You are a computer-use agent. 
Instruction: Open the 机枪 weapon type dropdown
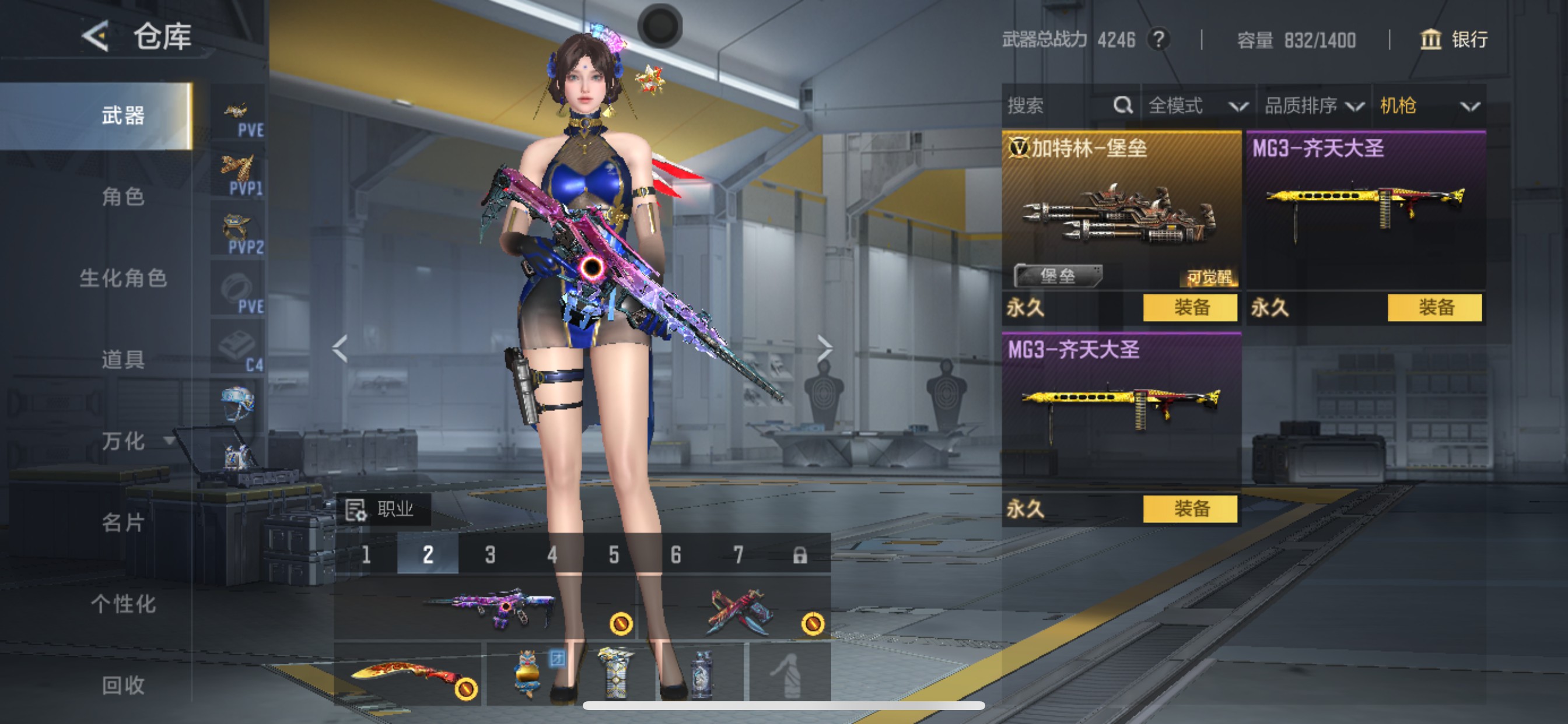1428,106
